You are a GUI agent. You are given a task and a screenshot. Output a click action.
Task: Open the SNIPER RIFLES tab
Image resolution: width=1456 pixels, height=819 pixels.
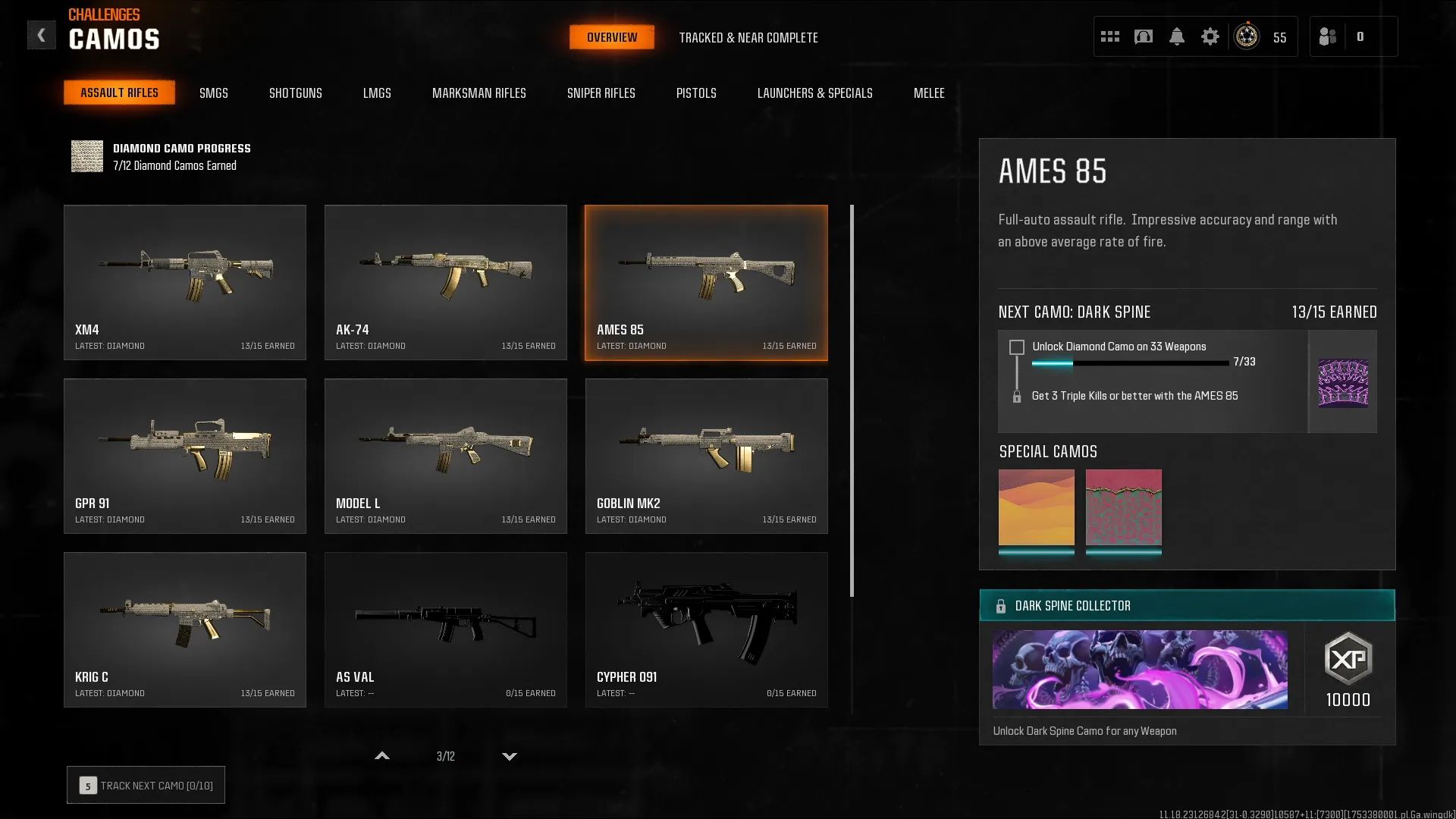tap(601, 93)
